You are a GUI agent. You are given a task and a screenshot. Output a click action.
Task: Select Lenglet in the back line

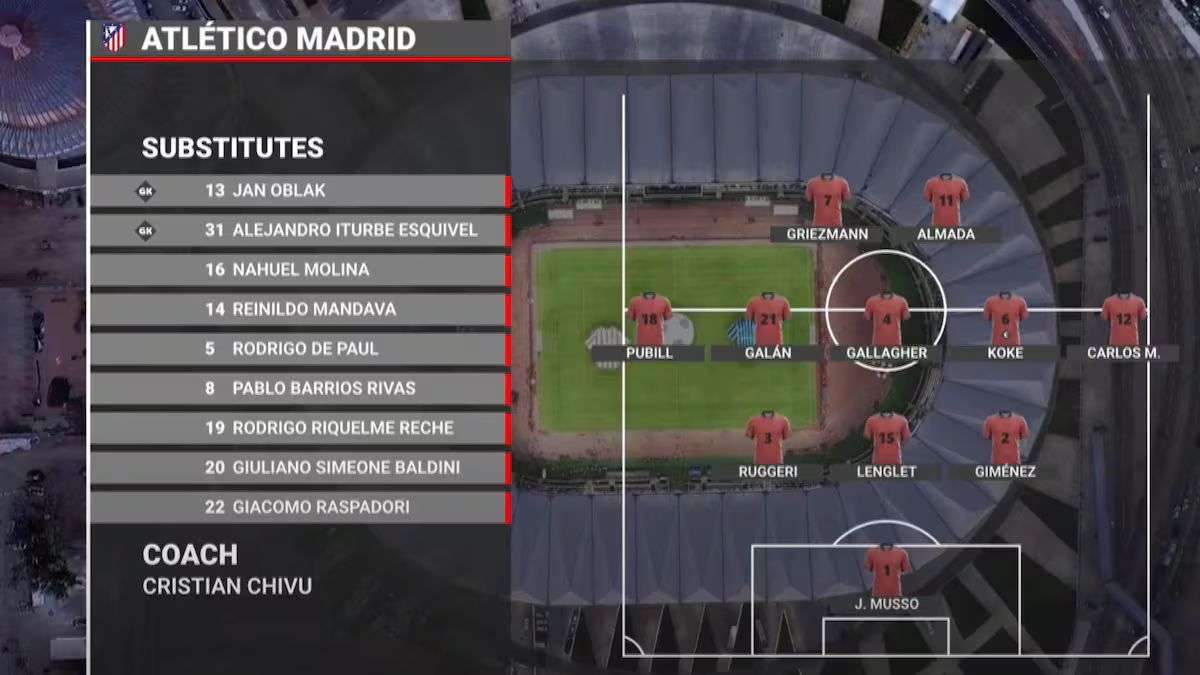pyautogui.click(x=886, y=437)
